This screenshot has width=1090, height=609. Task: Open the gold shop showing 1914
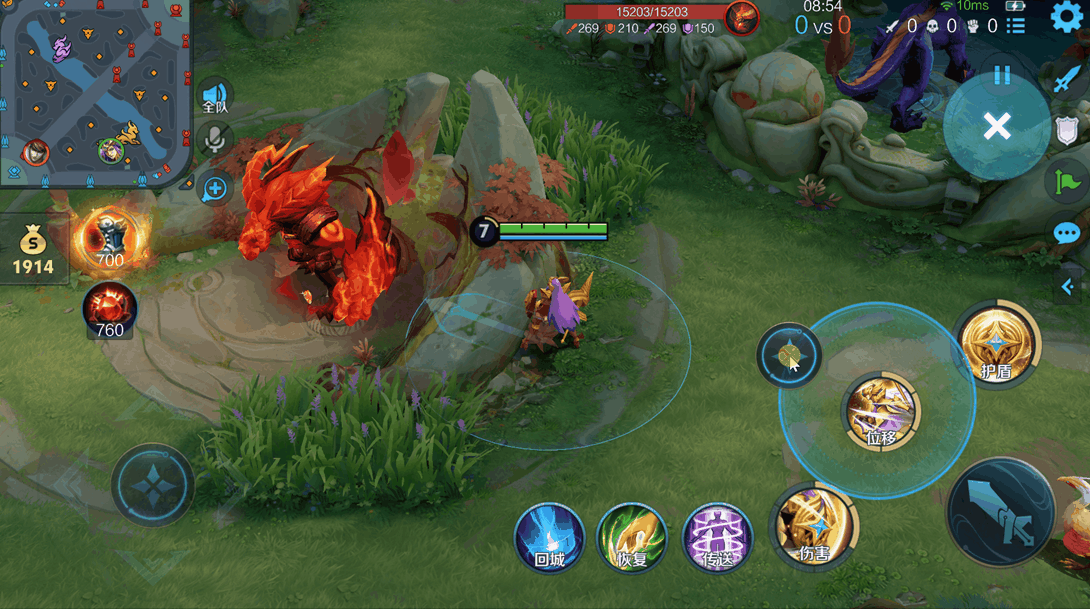click(x=33, y=251)
